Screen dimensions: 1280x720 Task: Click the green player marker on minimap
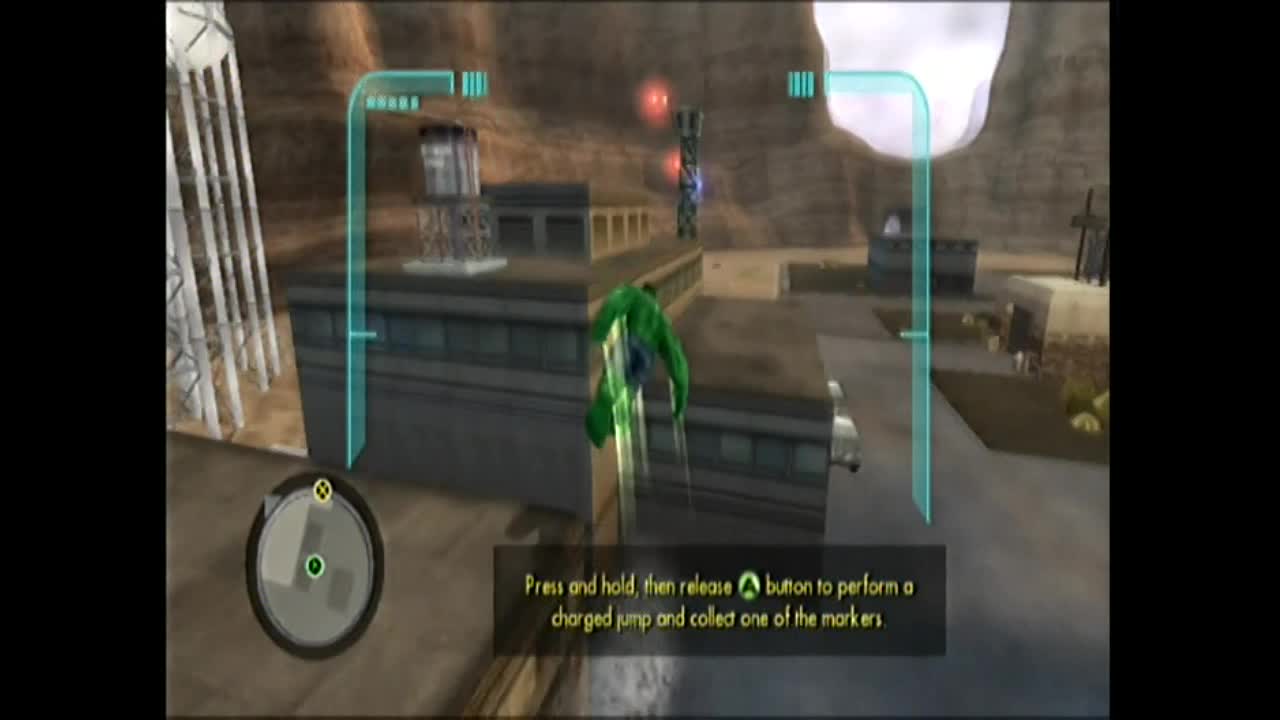(x=315, y=567)
